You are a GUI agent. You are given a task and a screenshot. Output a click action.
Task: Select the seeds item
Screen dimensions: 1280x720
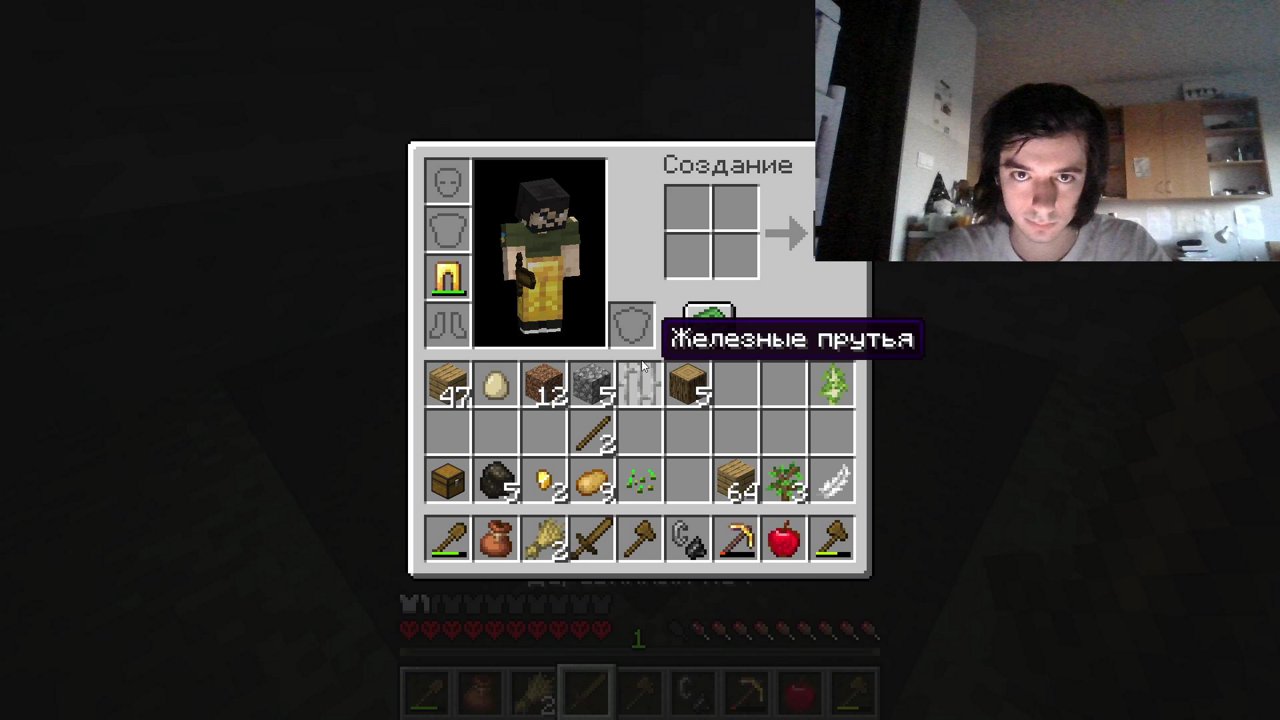640,481
